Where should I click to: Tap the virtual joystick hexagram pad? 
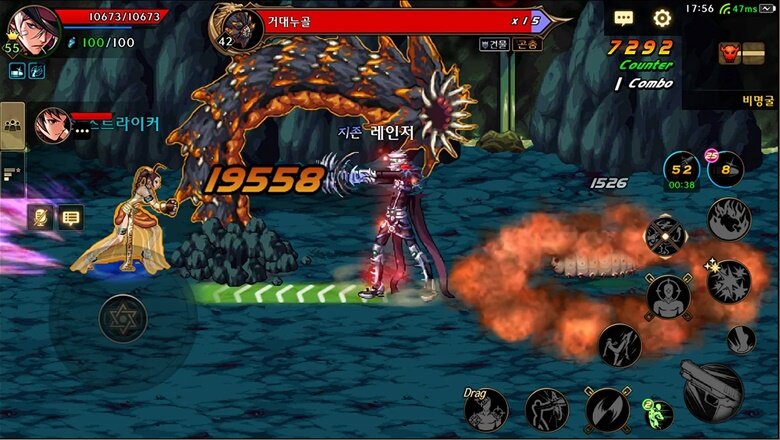point(123,319)
